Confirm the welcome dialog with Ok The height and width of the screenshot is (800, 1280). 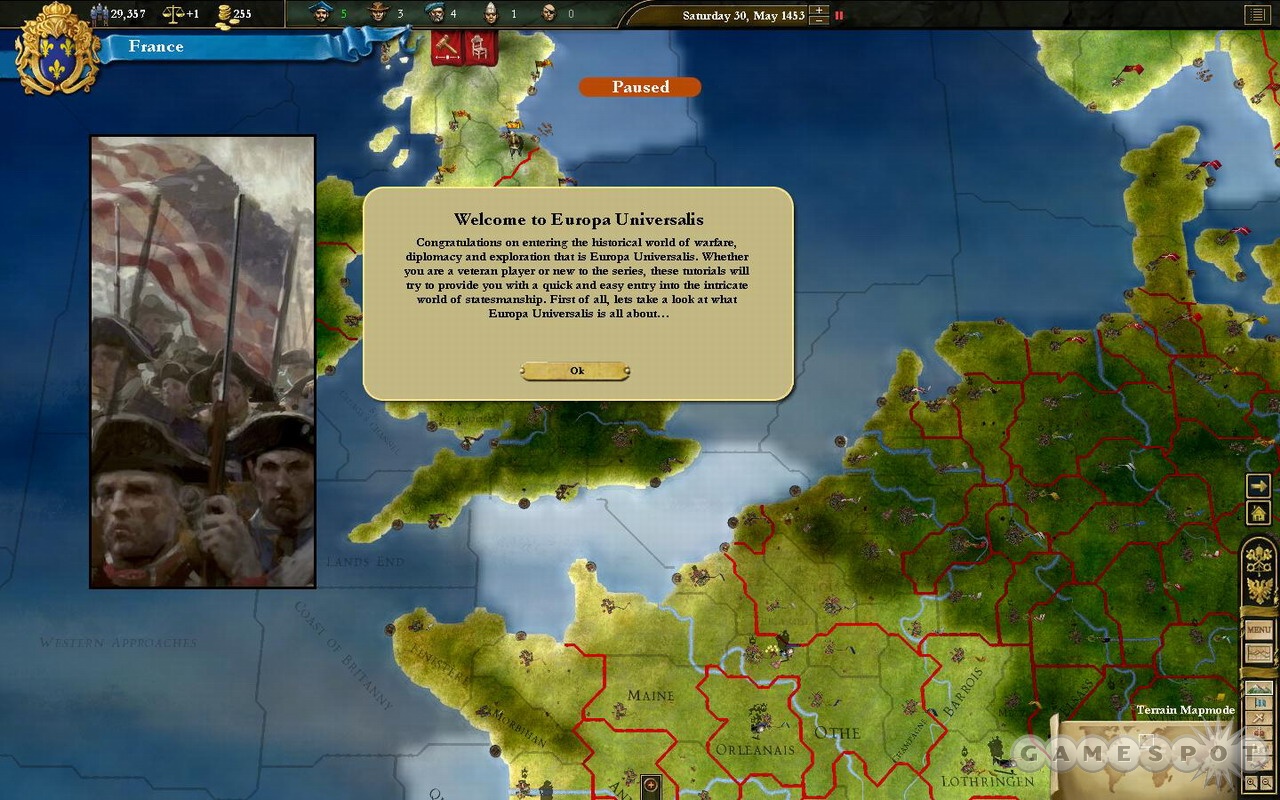point(575,371)
